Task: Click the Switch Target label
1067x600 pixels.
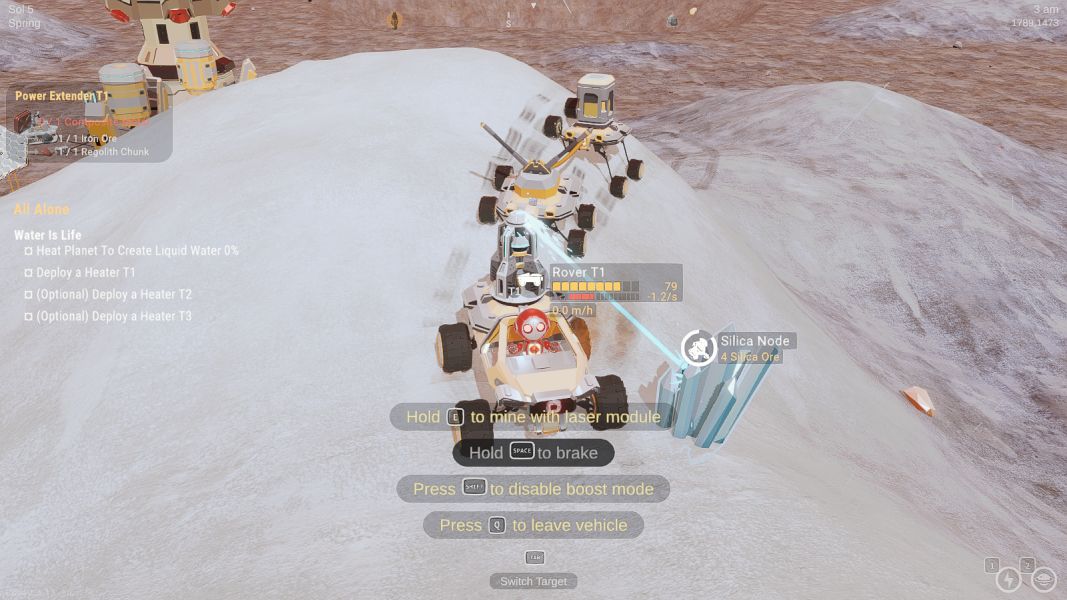Action: point(533,581)
